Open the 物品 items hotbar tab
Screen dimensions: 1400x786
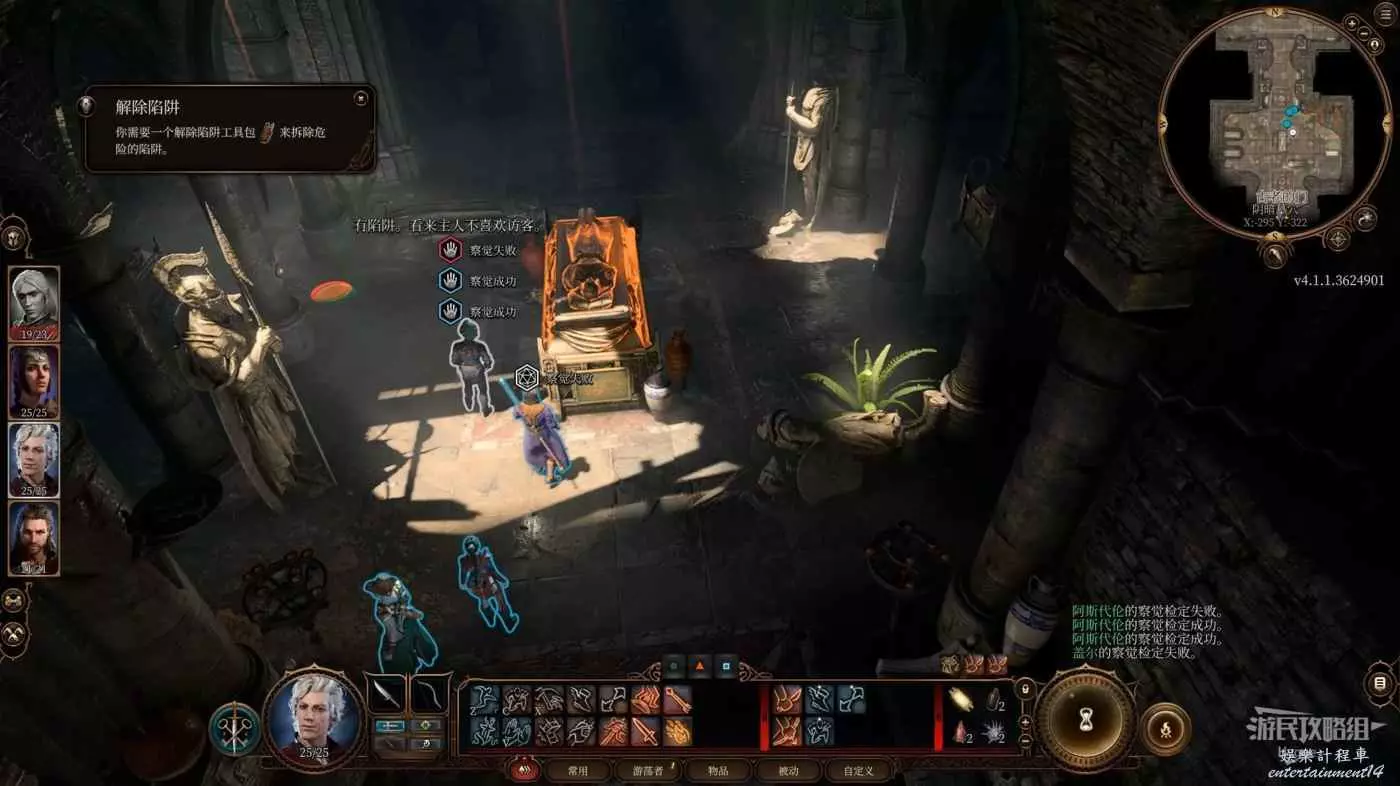718,771
